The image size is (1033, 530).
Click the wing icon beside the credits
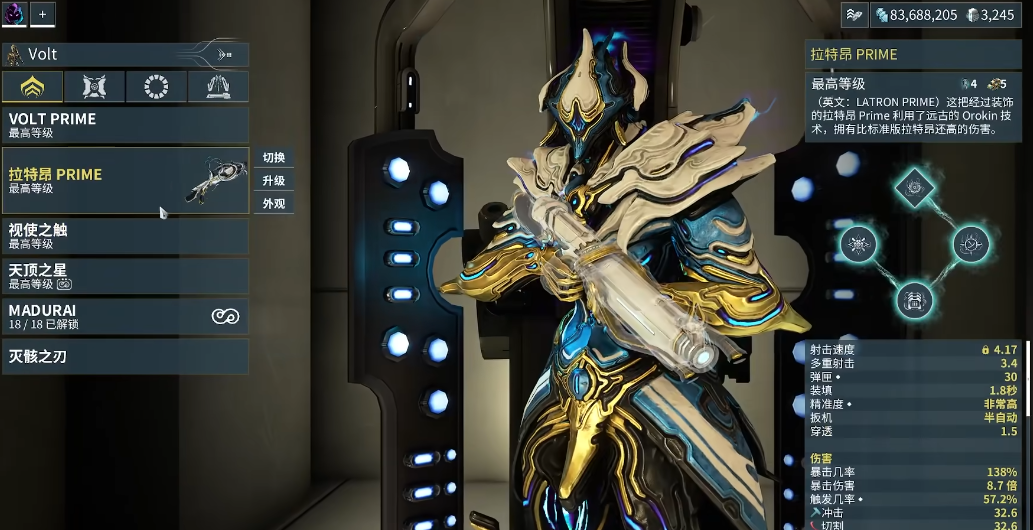(854, 15)
